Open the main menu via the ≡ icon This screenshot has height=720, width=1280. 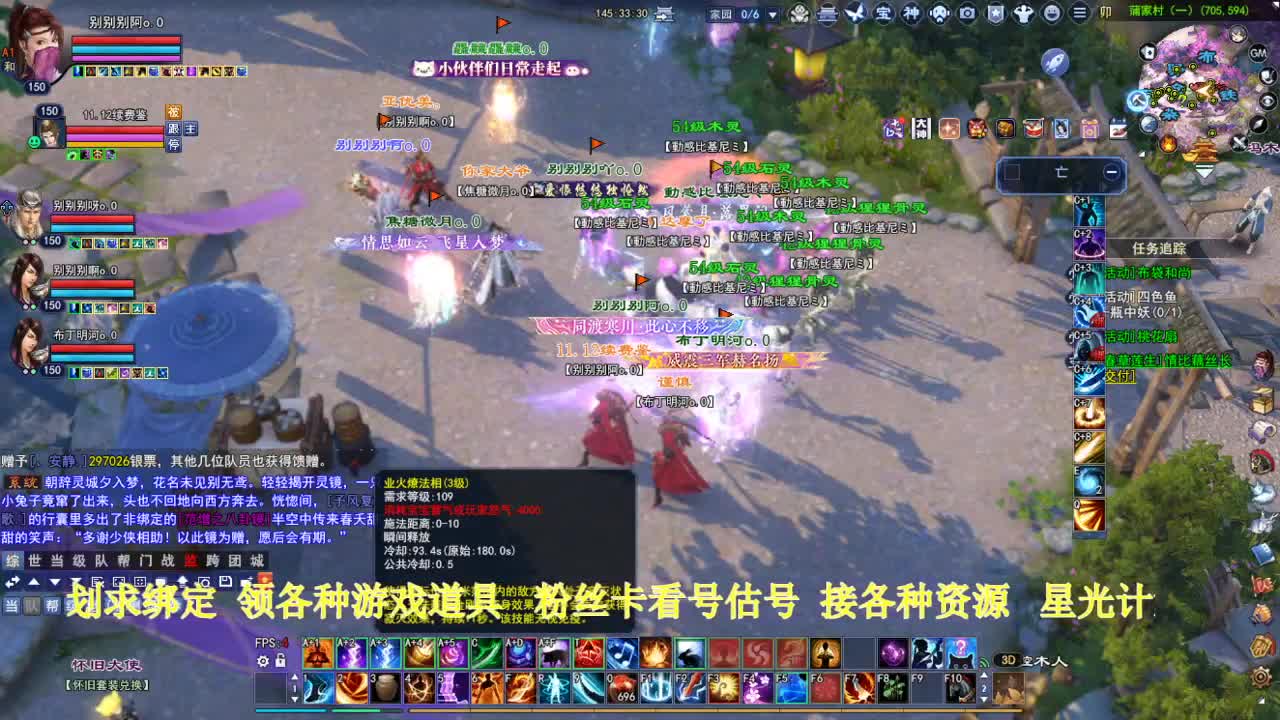pyautogui.click(x=1080, y=14)
